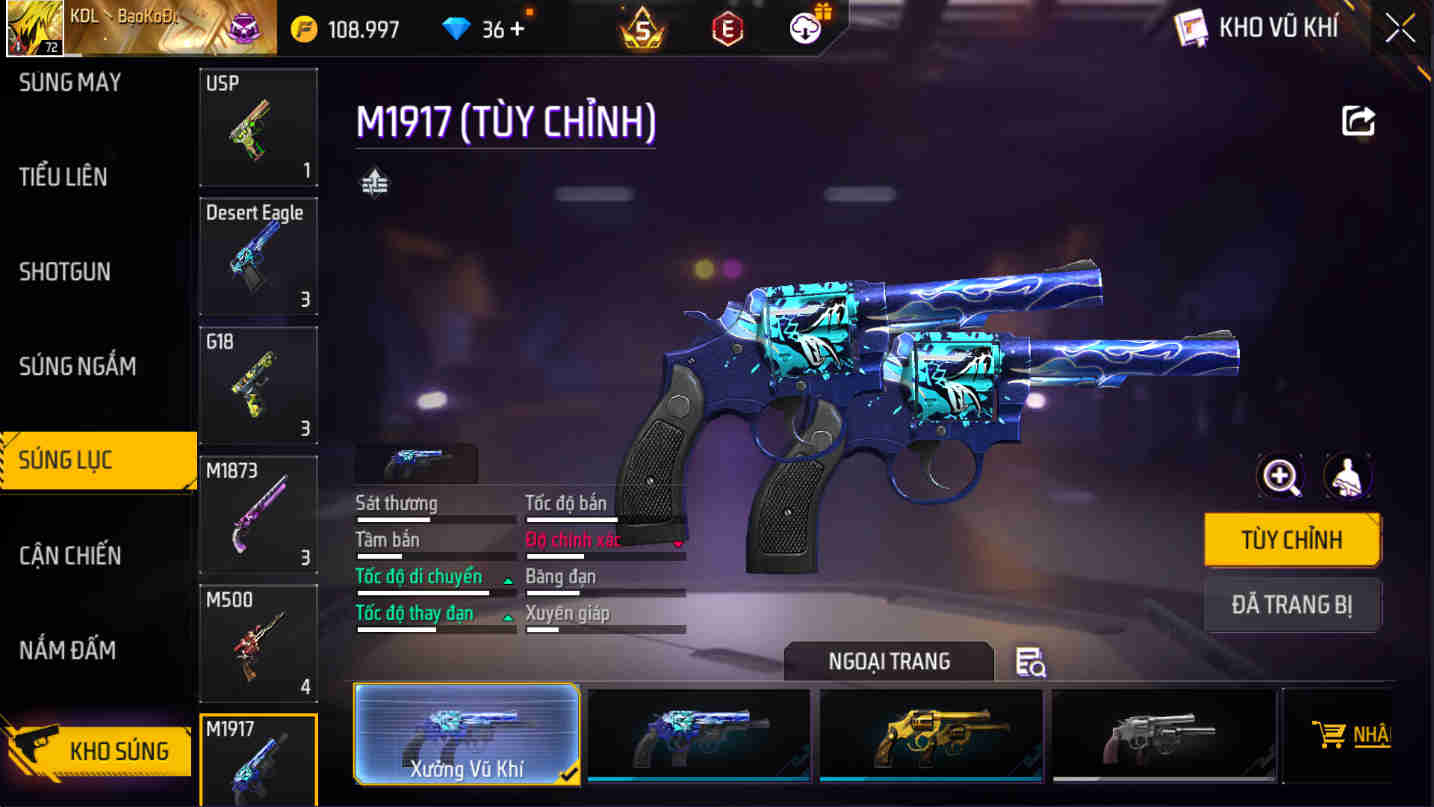Open the character preview icon next to magnifier

[x=1348, y=476]
